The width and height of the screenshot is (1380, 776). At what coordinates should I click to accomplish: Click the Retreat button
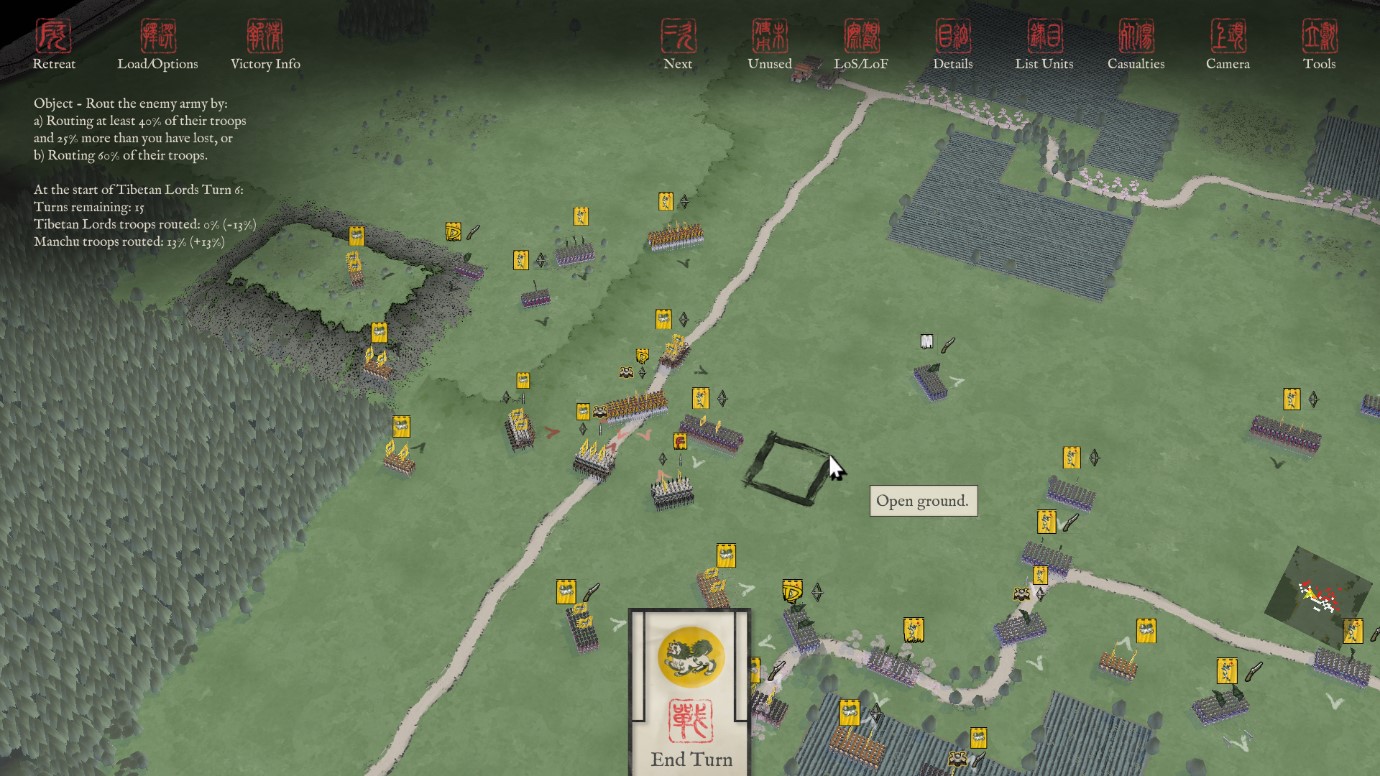tap(54, 45)
